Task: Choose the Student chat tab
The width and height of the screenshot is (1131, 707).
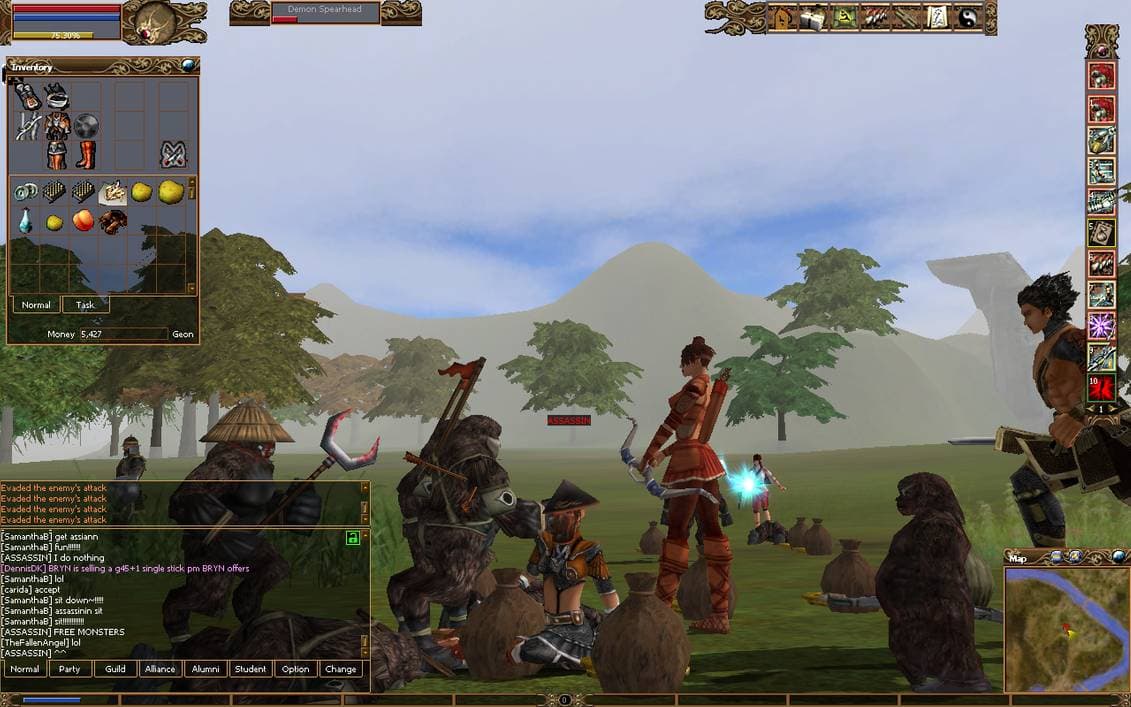Action: 250,669
